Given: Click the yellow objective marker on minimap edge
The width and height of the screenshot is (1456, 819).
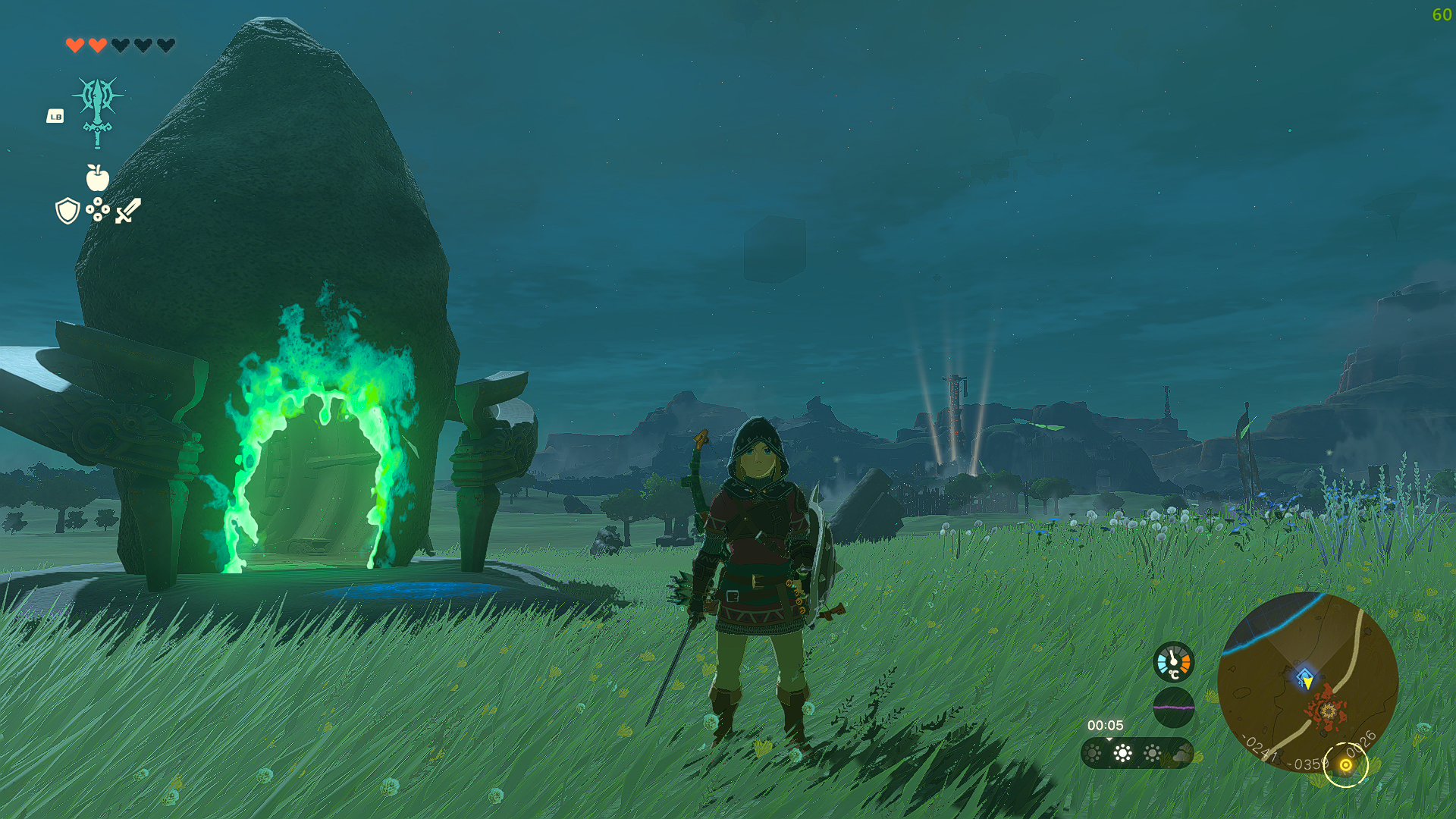Looking at the screenshot, I should (x=1346, y=765).
